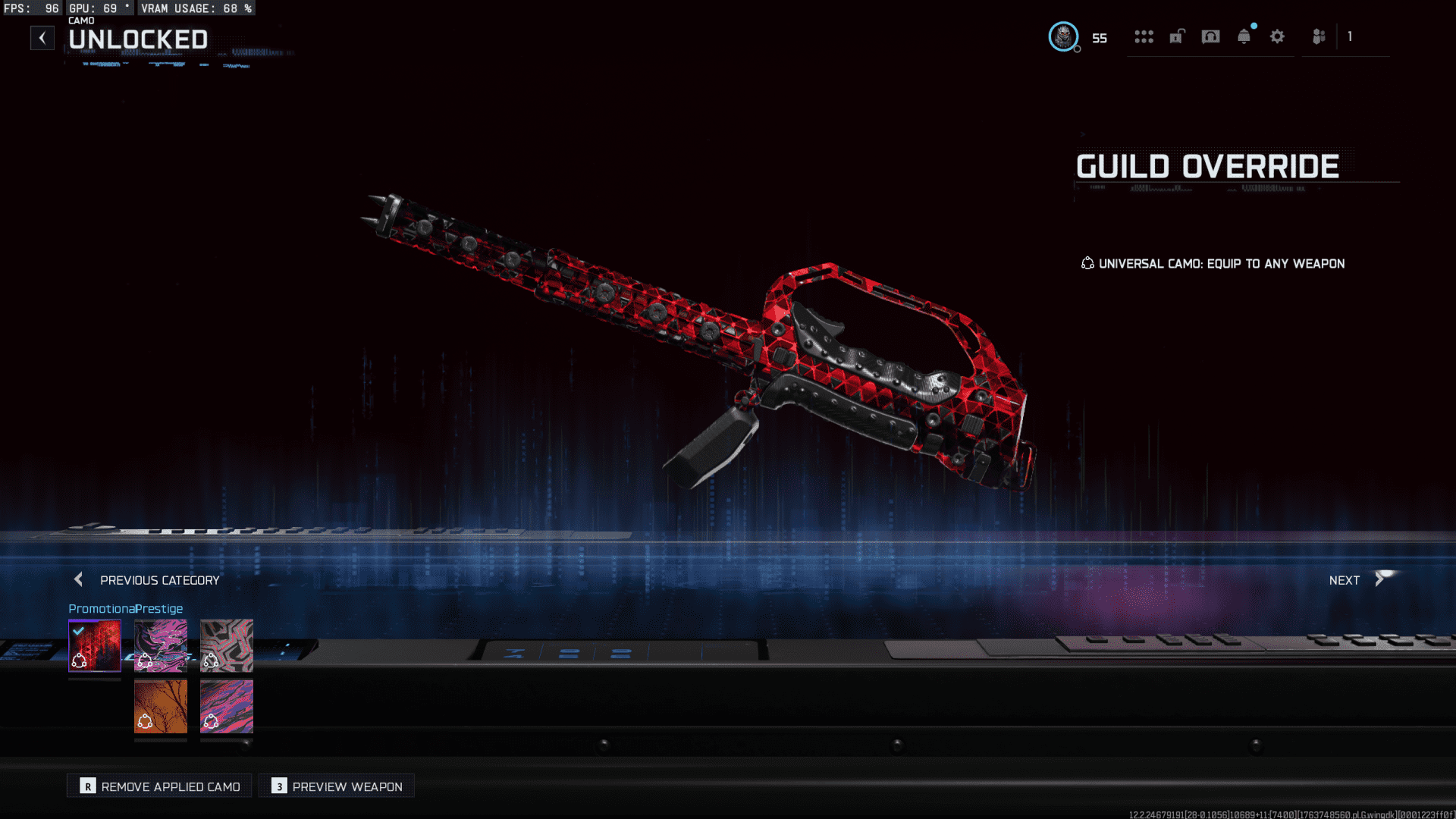Click the unlocked padlock icon in top bar
This screenshot has height=819, width=1456.
[1176, 36]
